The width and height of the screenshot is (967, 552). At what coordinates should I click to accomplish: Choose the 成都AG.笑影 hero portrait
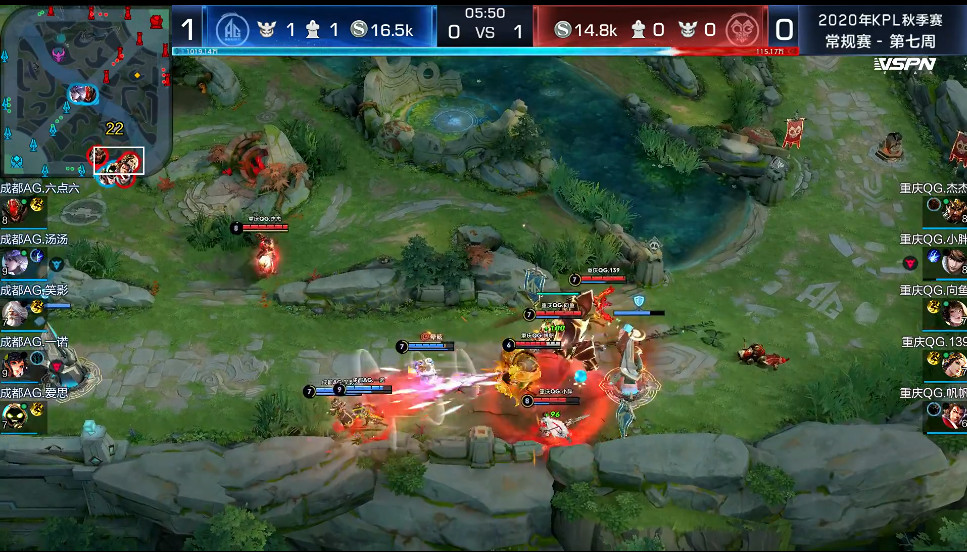coord(16,314)
